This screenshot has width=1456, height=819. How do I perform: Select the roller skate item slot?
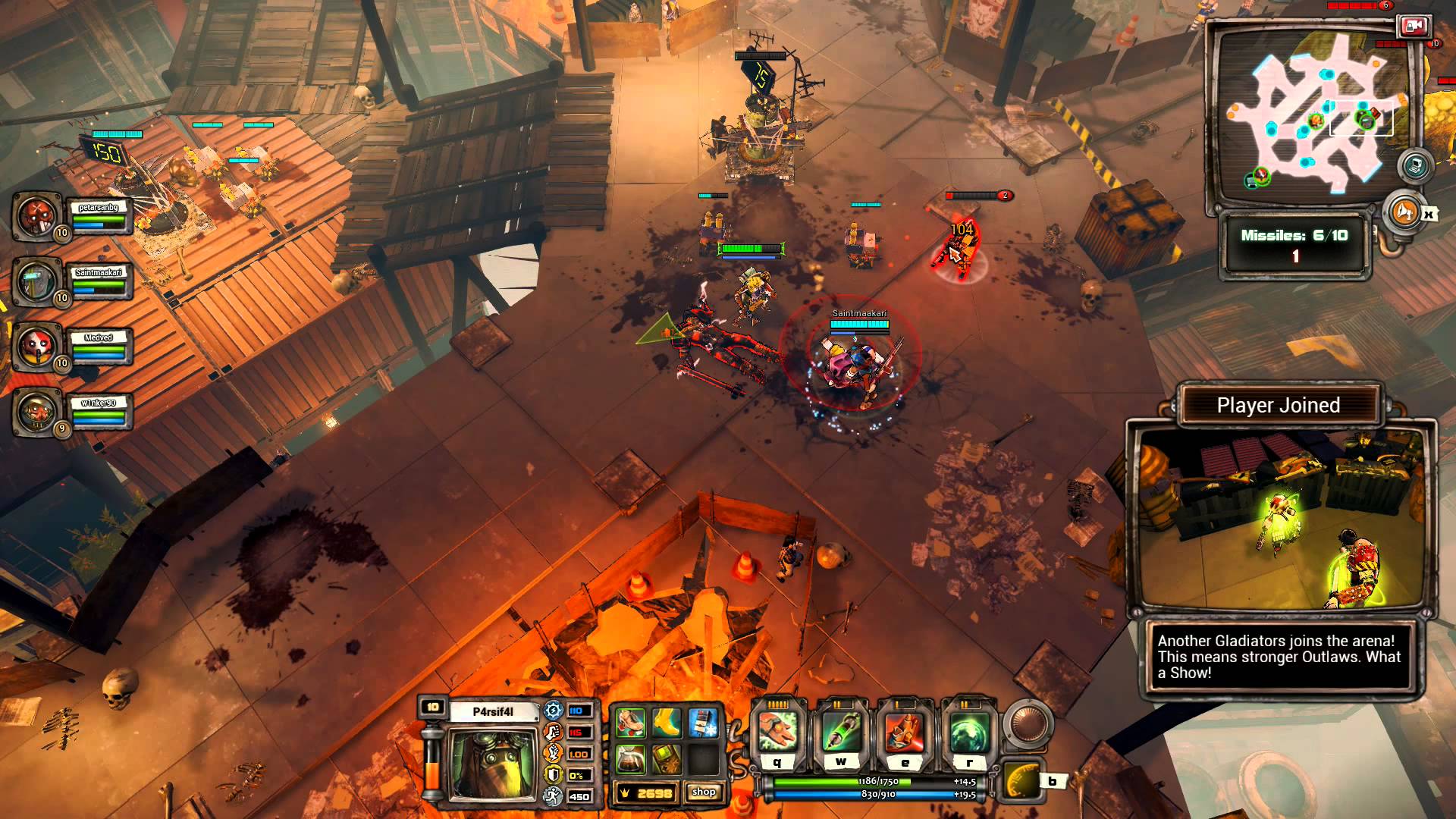[x=630, y=723]
